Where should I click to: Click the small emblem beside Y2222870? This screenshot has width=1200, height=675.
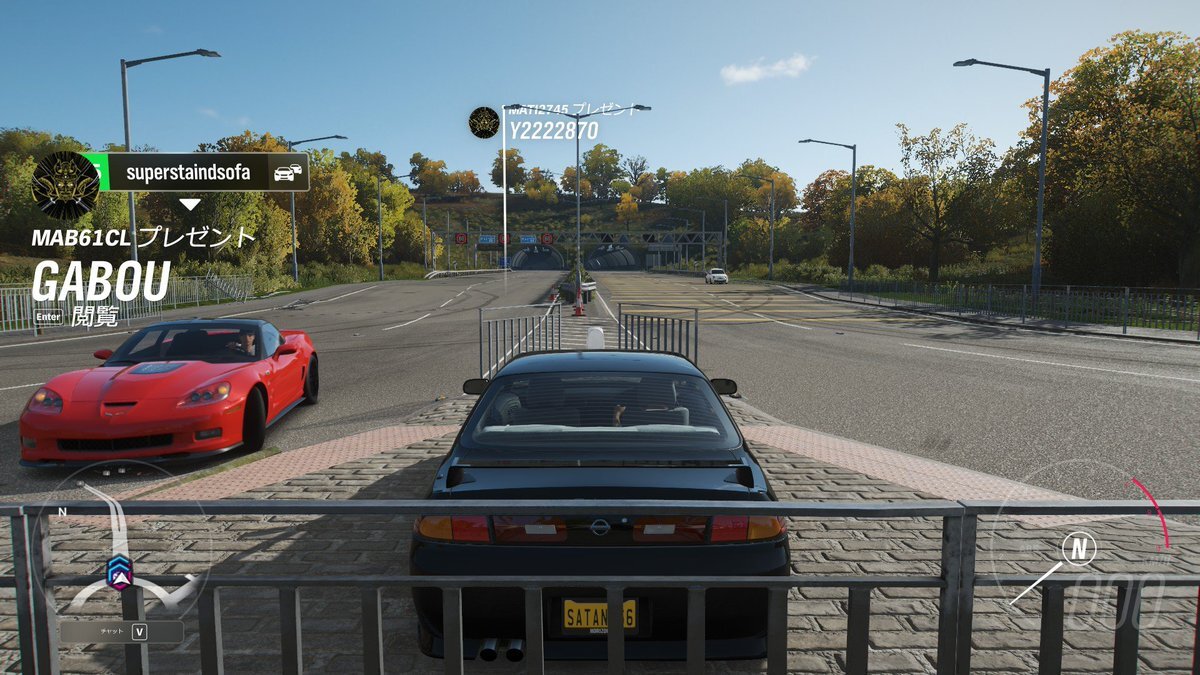484,122
